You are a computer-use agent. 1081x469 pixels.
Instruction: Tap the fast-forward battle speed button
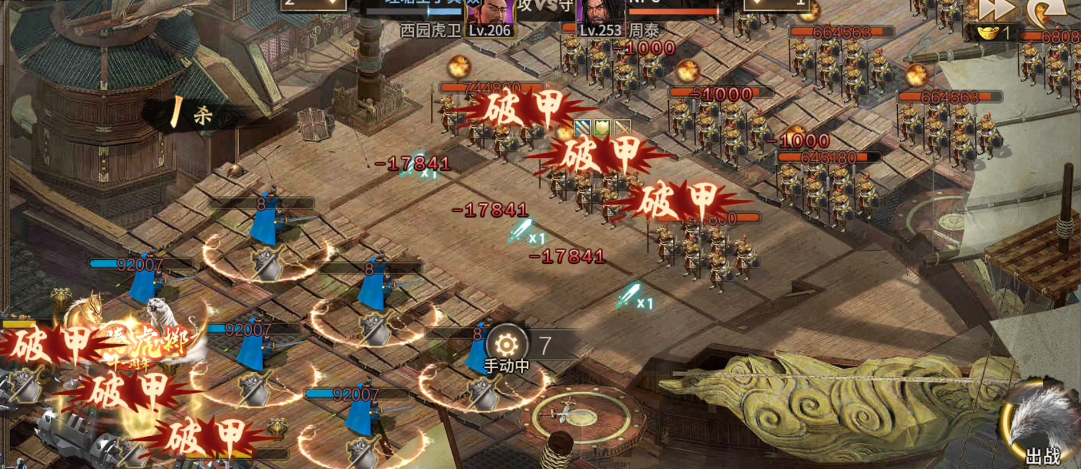click(997, 9)
